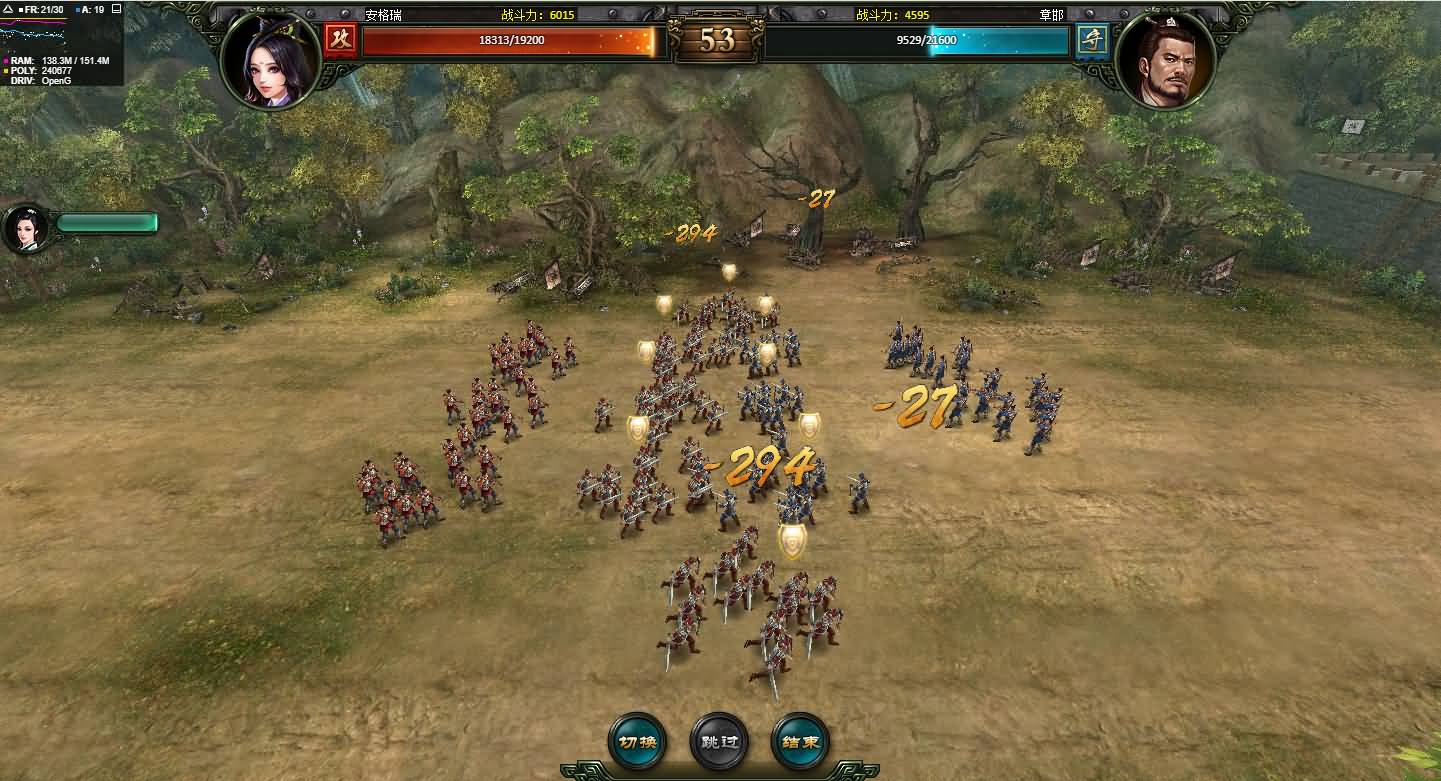End the battle with 结束 button
The height and width of the screenshot is (781, 1441).
click(801, 742)
